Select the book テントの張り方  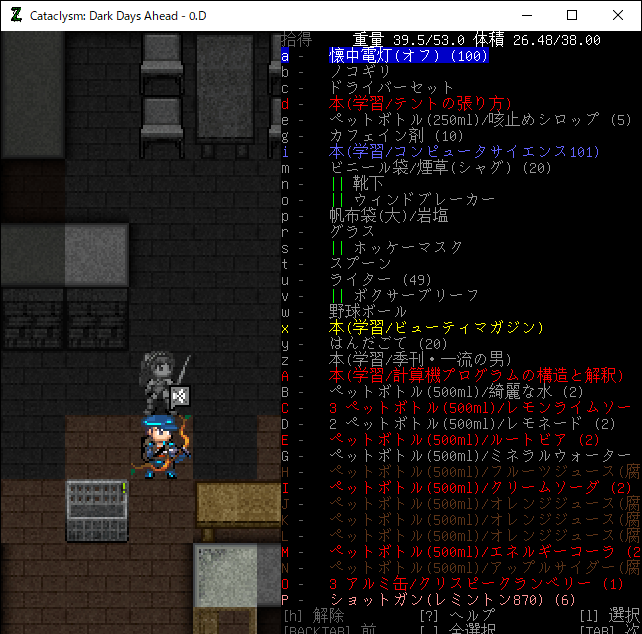coord(420,104)
